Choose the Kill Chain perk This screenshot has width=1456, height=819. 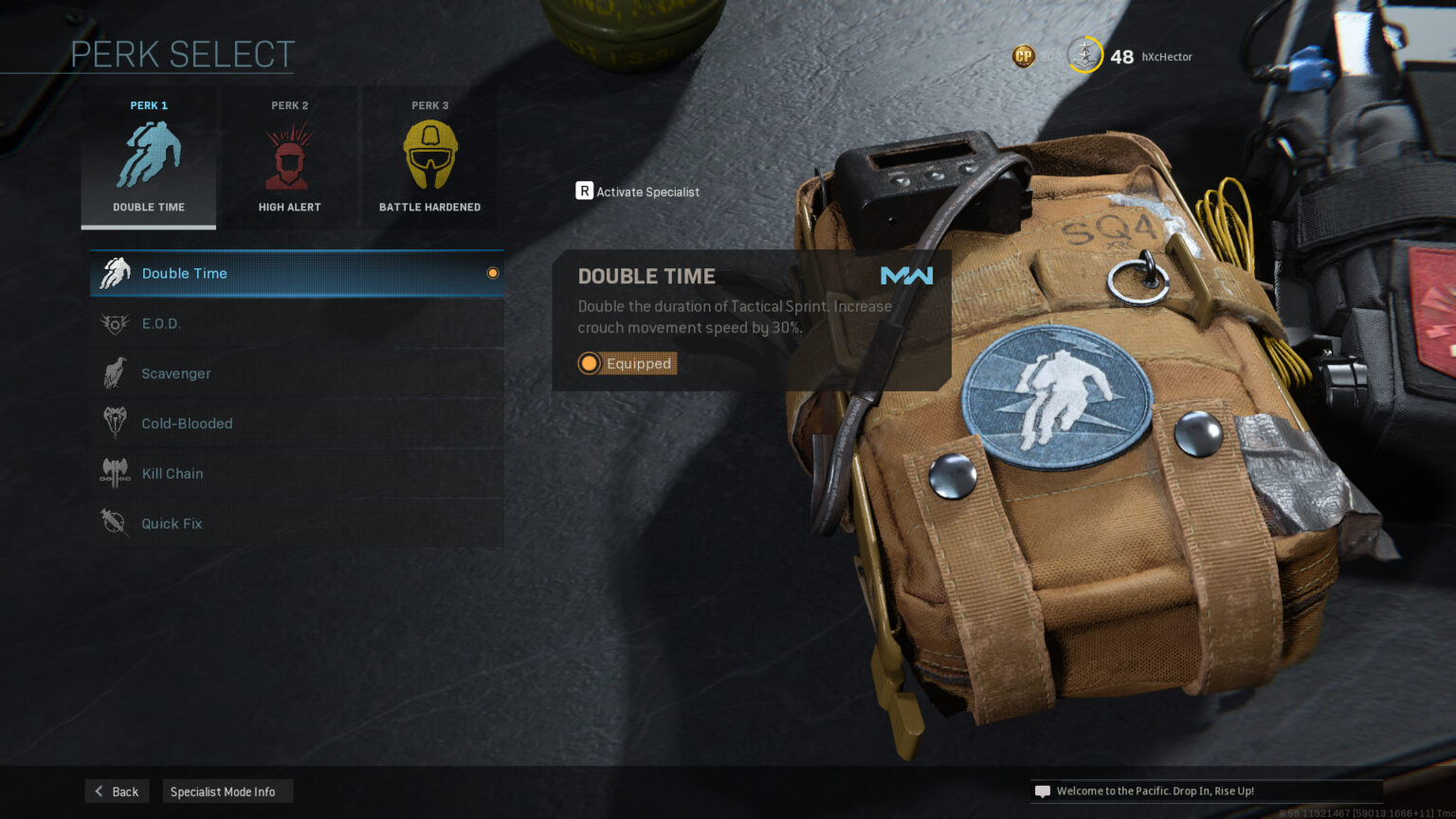pos(297,474)
